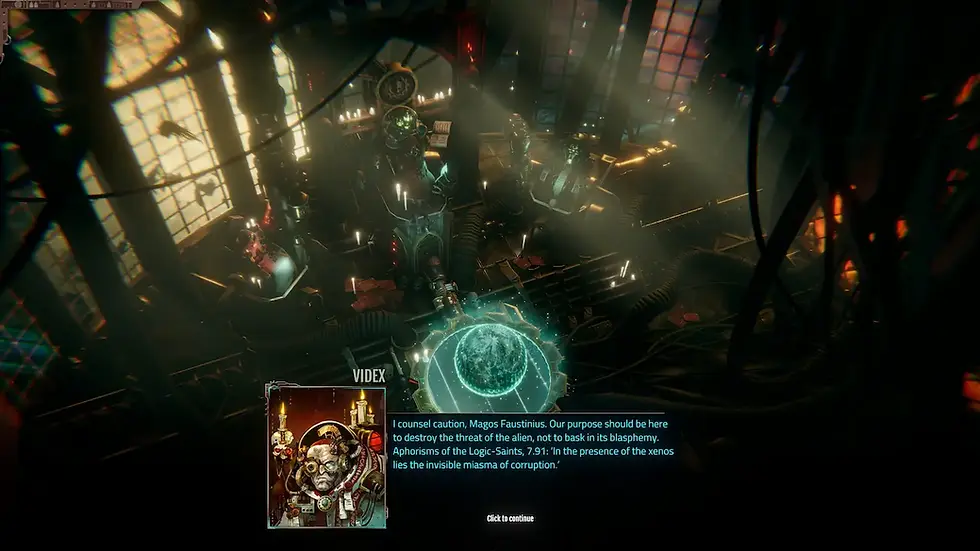Select the Videx speaker portrait
Image resolution: width=980 pixels, height=551 pixels.
(326, 456)
